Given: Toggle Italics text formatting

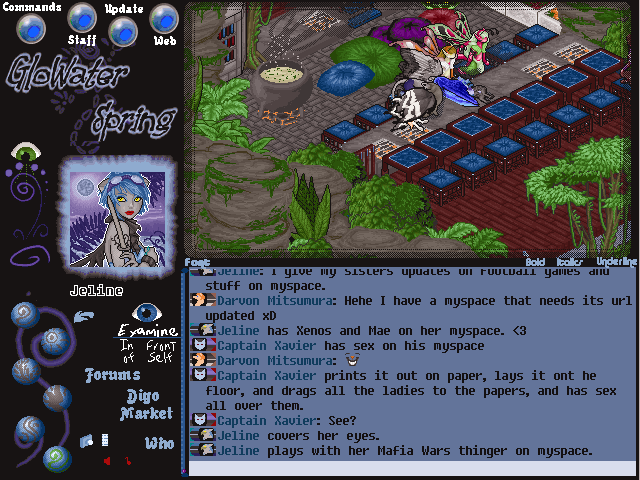Looking at the screenshot, I should [x=570, y=261].
